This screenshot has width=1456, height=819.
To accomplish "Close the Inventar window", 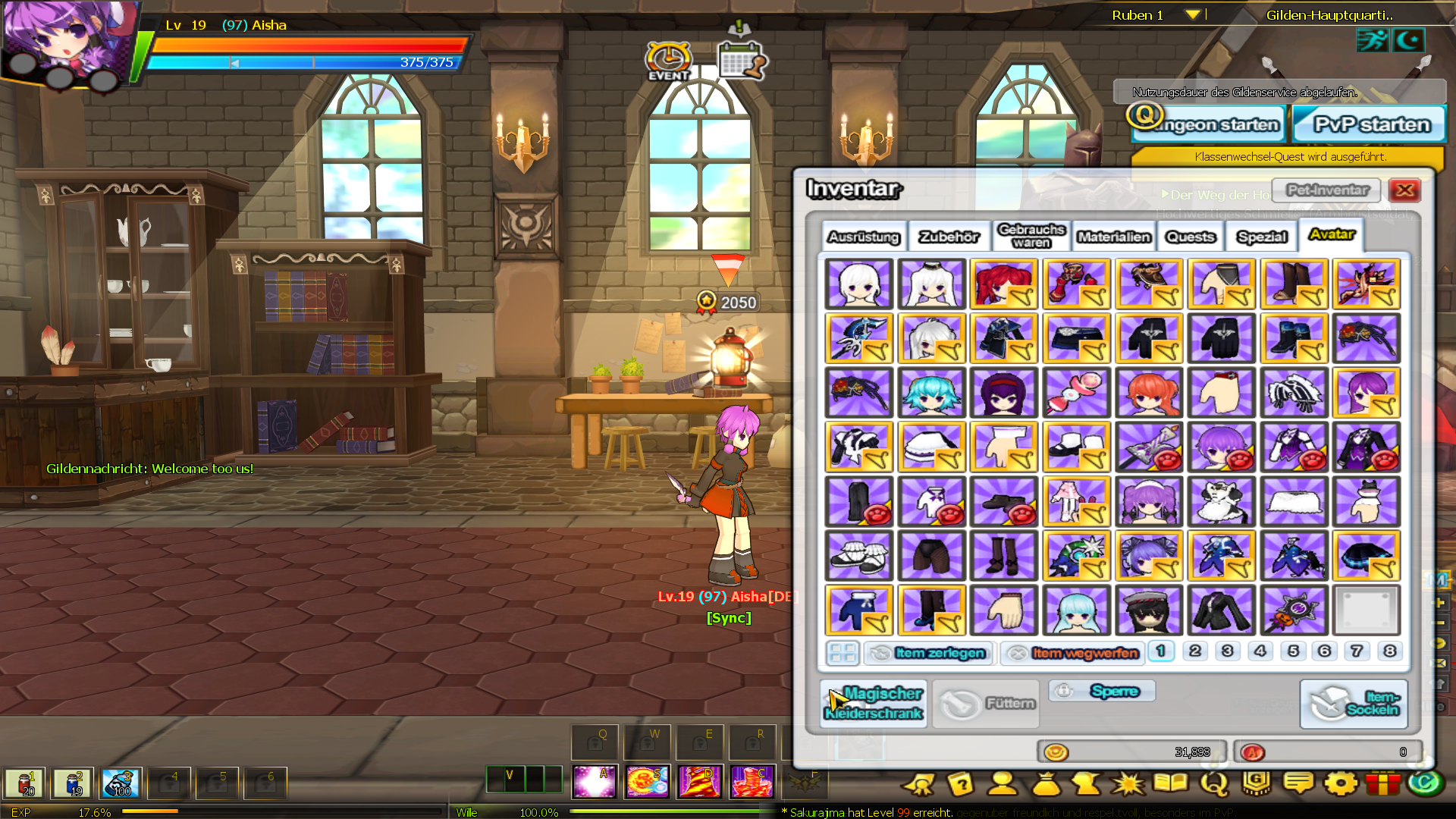I will point(1404,190).
